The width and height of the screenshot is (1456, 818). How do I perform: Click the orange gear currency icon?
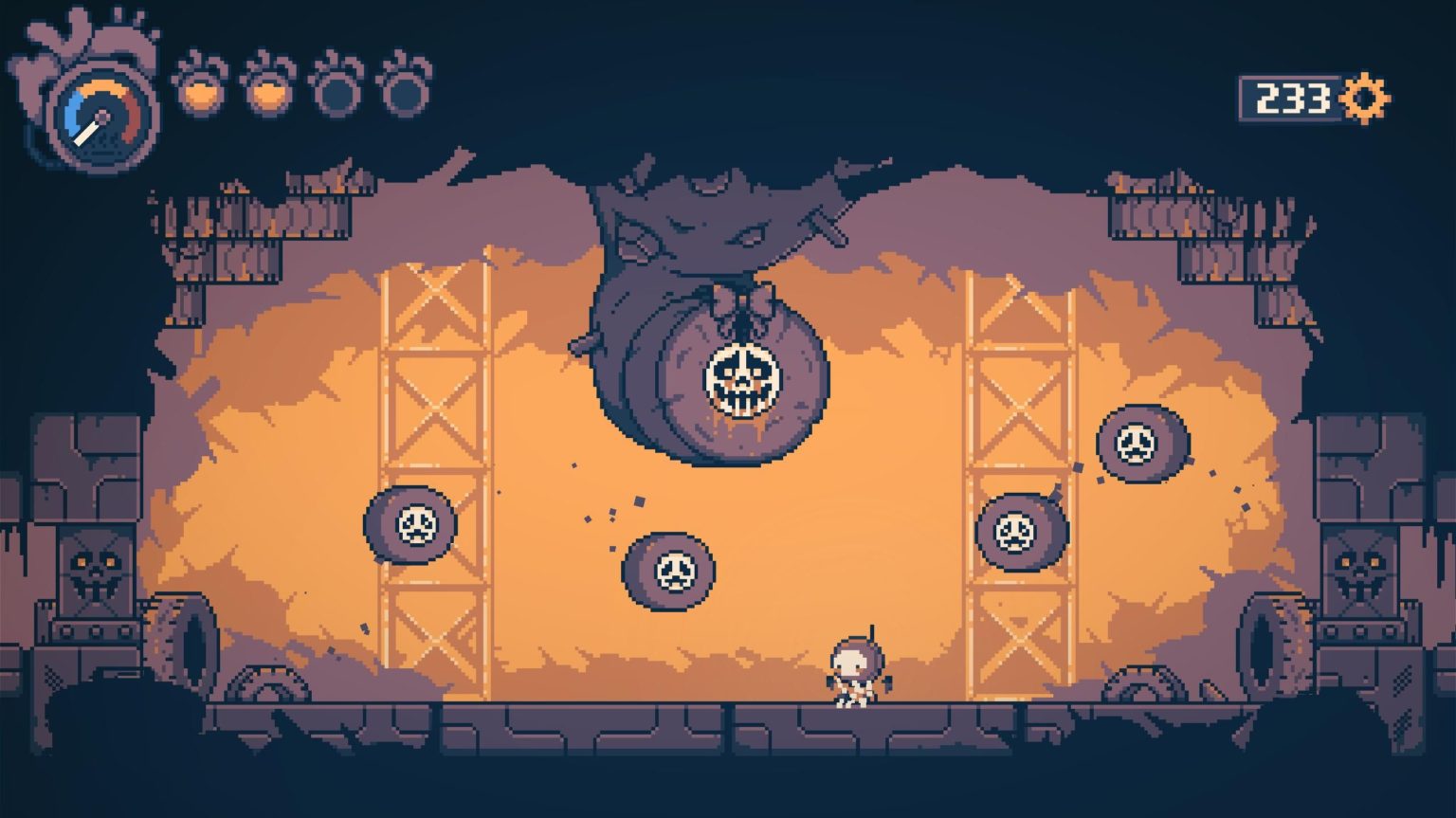pyautogui.click(x=1366, y=99)
